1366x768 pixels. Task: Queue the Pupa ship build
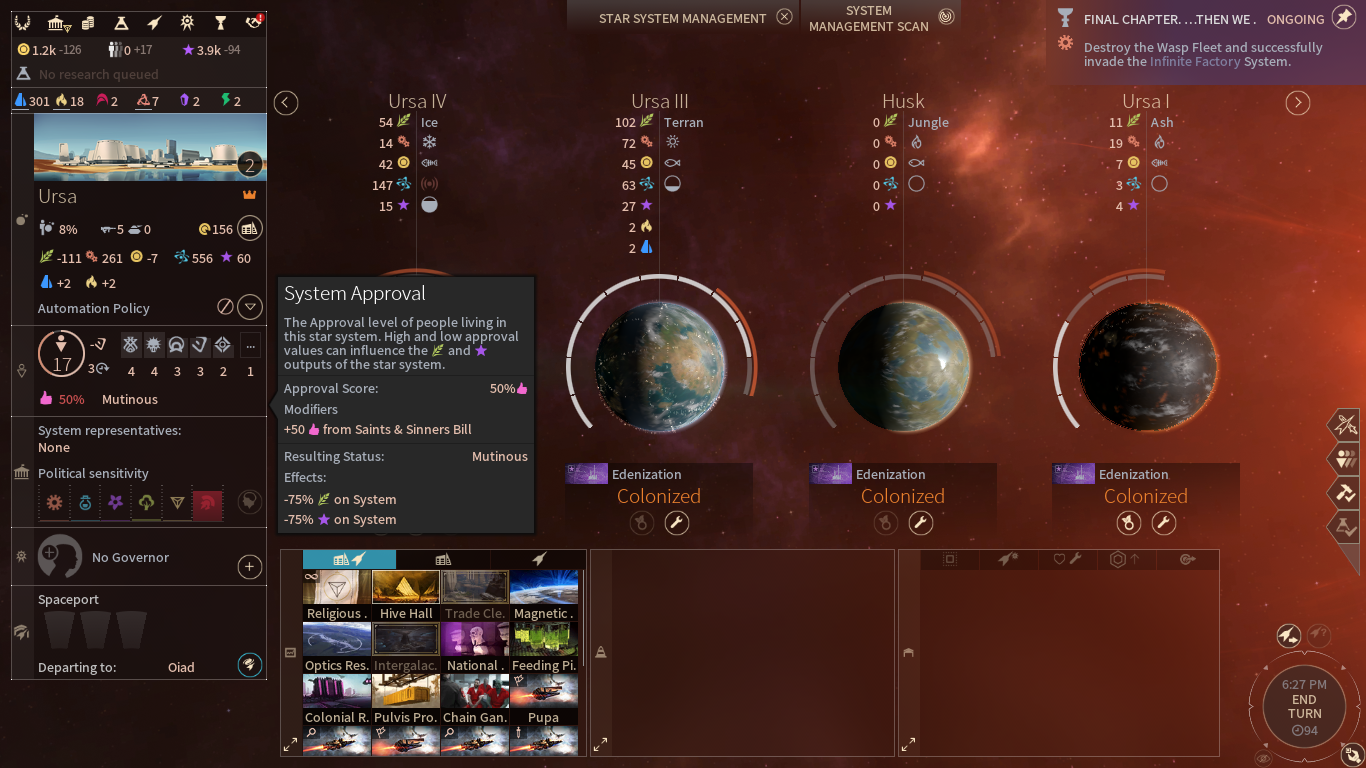pos(544,699)
